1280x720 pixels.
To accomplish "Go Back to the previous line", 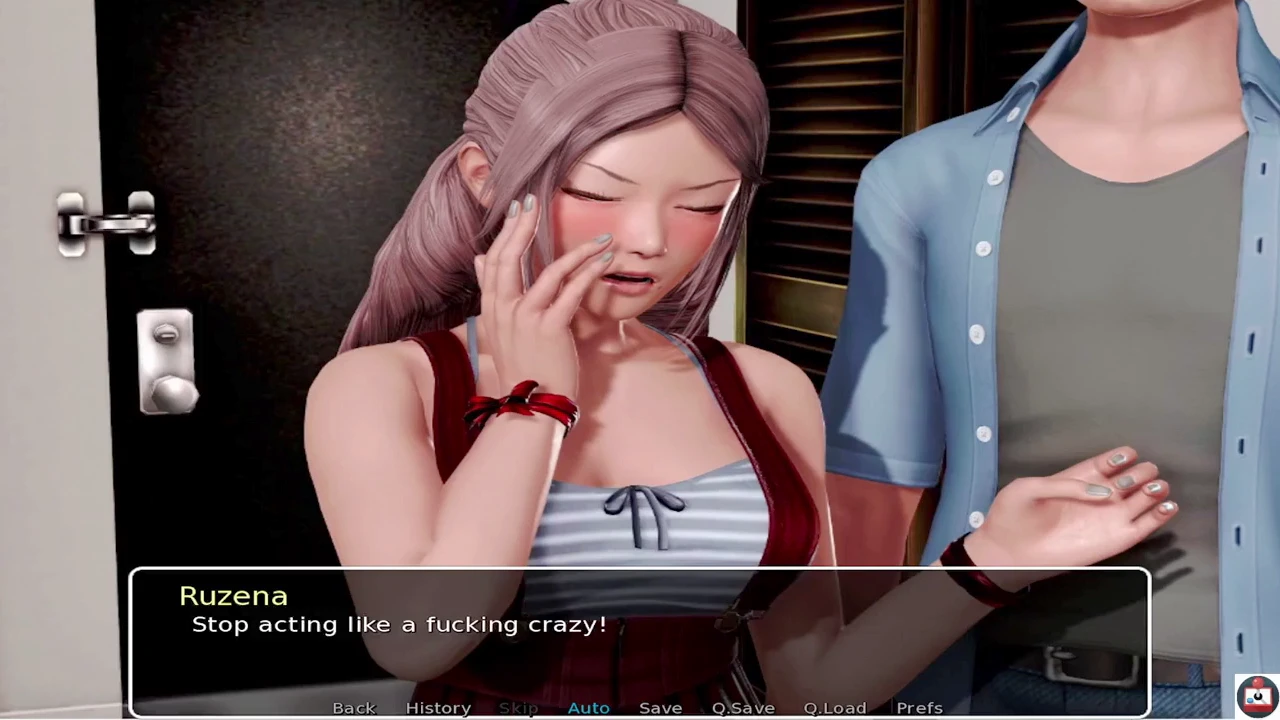I will (354, 708).
